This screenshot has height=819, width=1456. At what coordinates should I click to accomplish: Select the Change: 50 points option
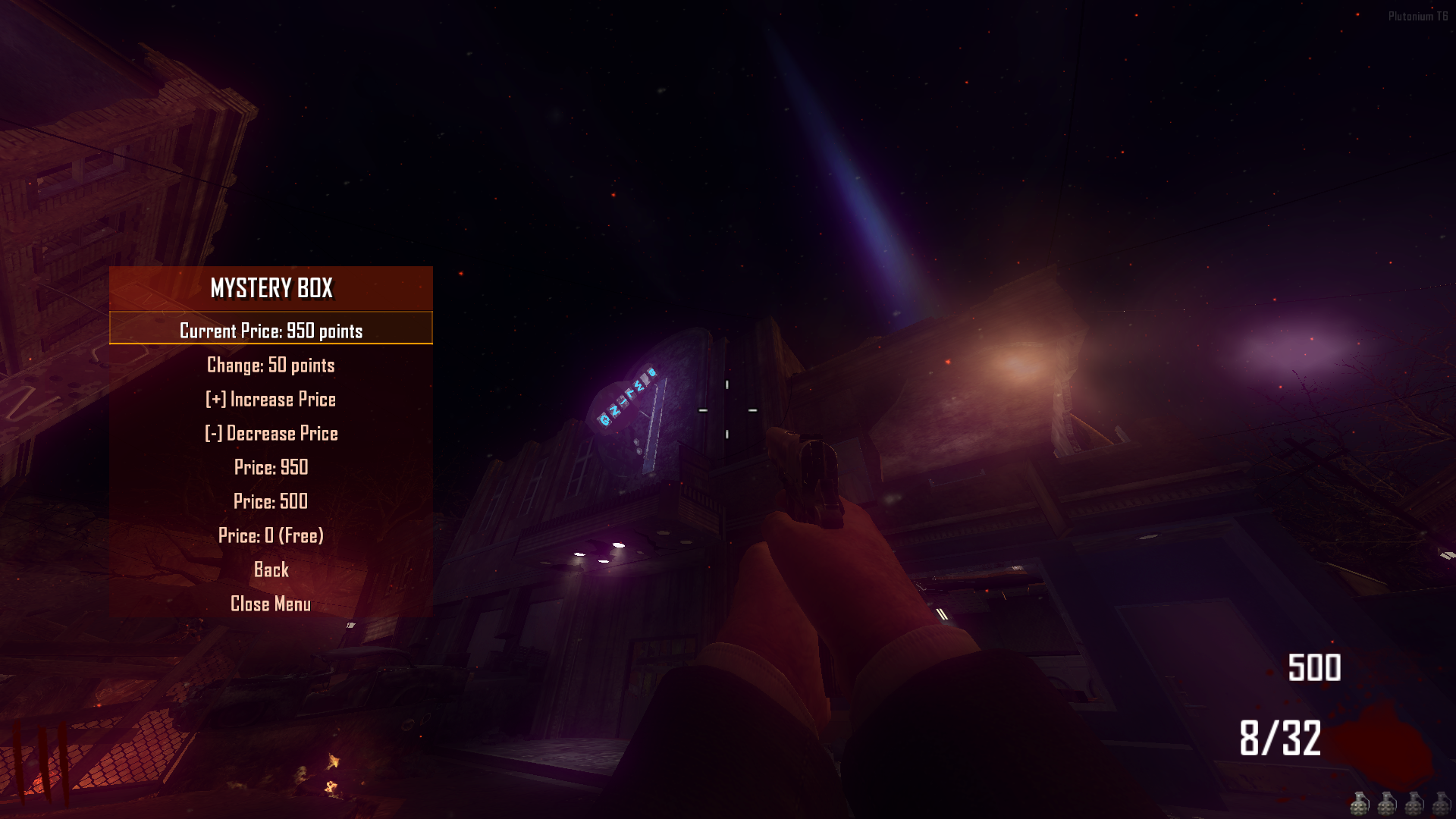tap(270, 365)
